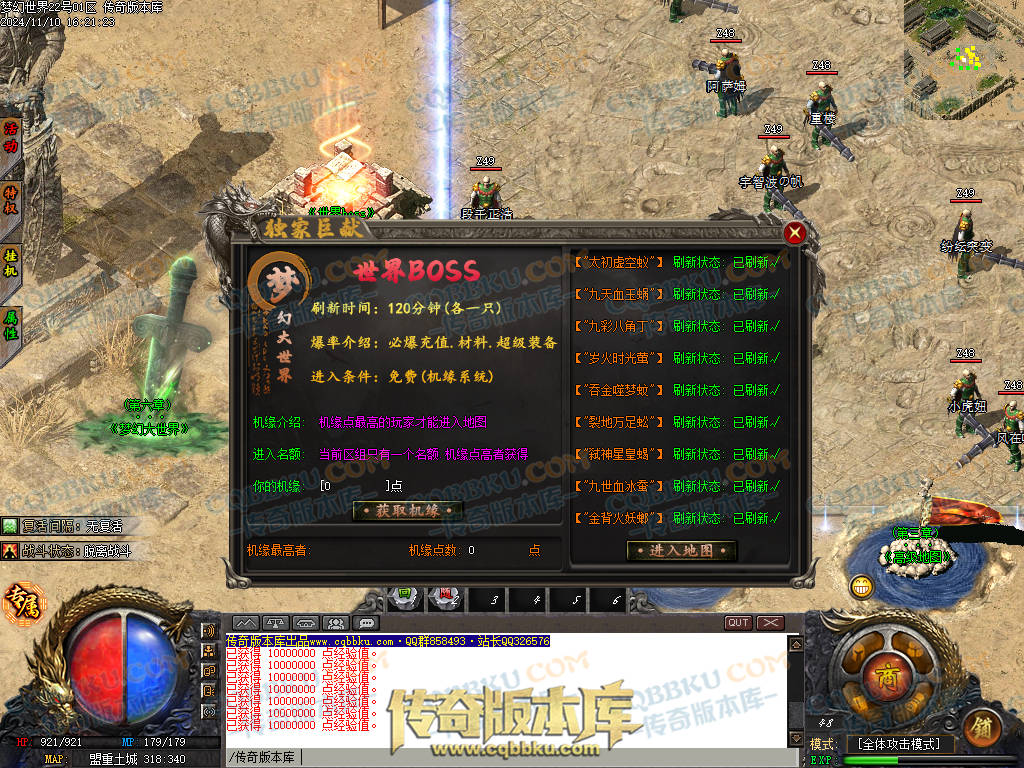Screen dimensions: 1024x768
Task: Click the yellow smiley emoji icon
Action: click(861, 587)
